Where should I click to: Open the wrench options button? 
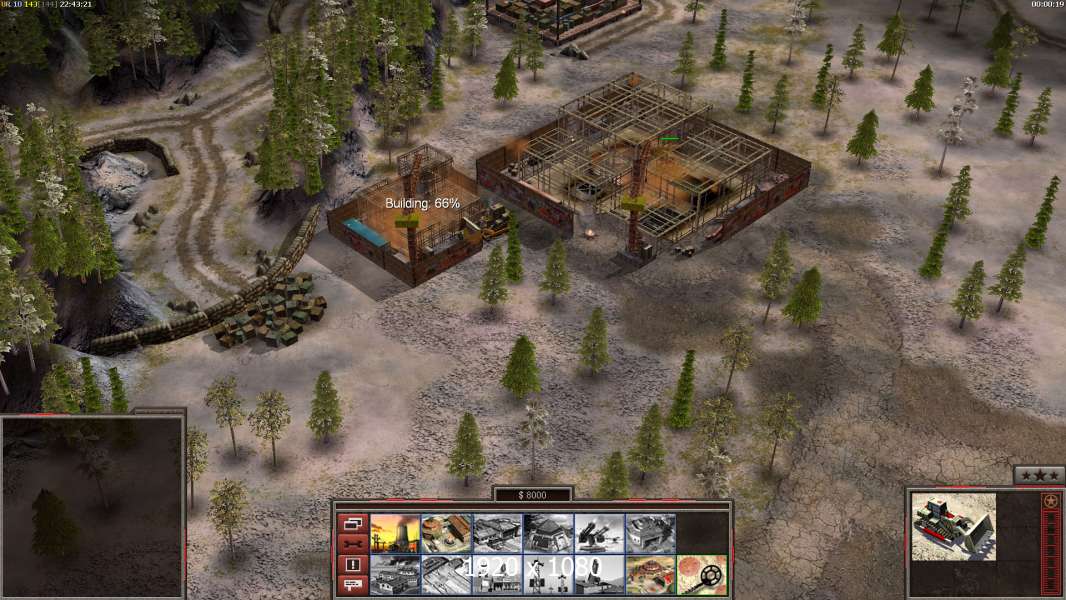[352, 544]
